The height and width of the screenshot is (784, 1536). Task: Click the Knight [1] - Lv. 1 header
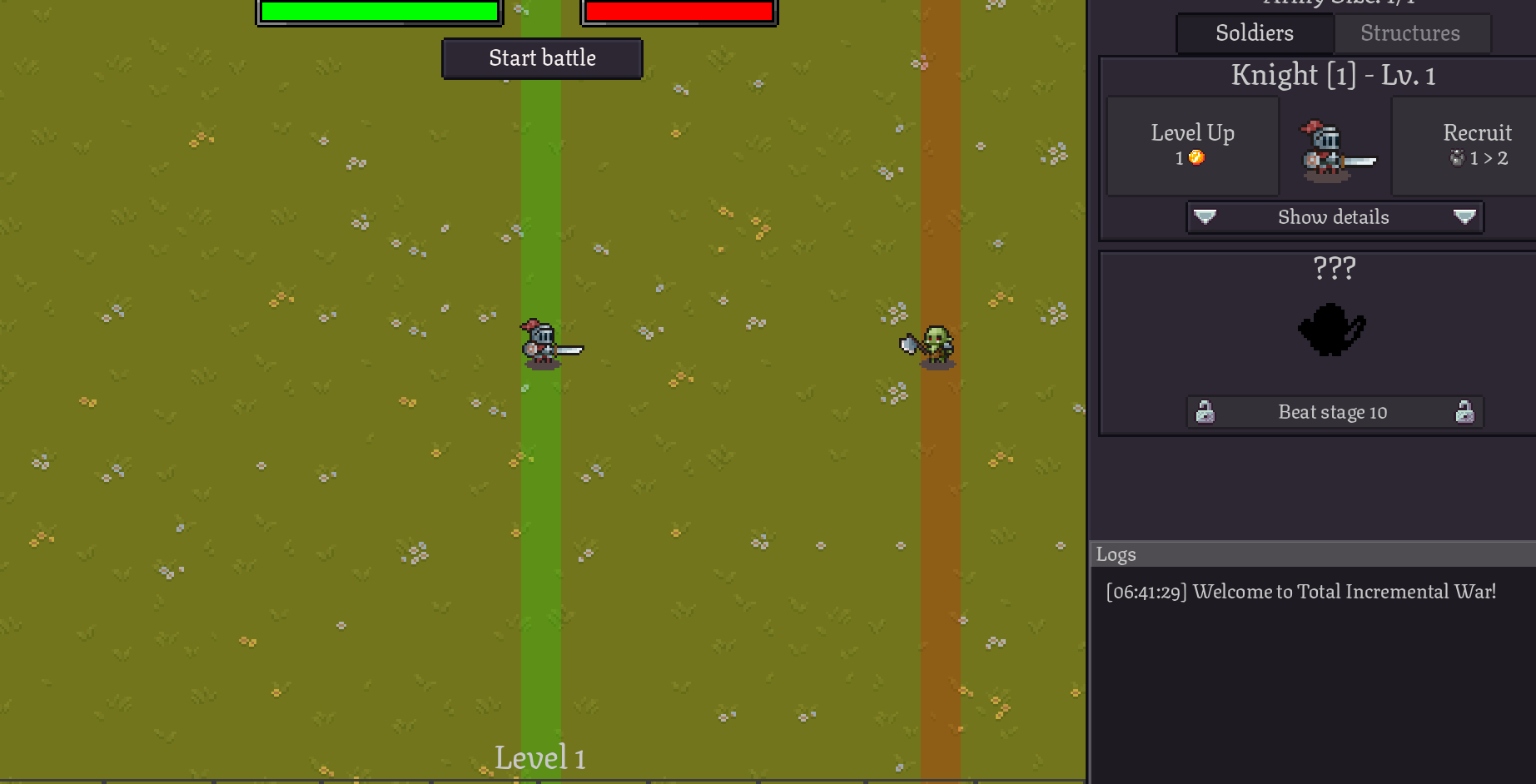(x=1333, y=75)
